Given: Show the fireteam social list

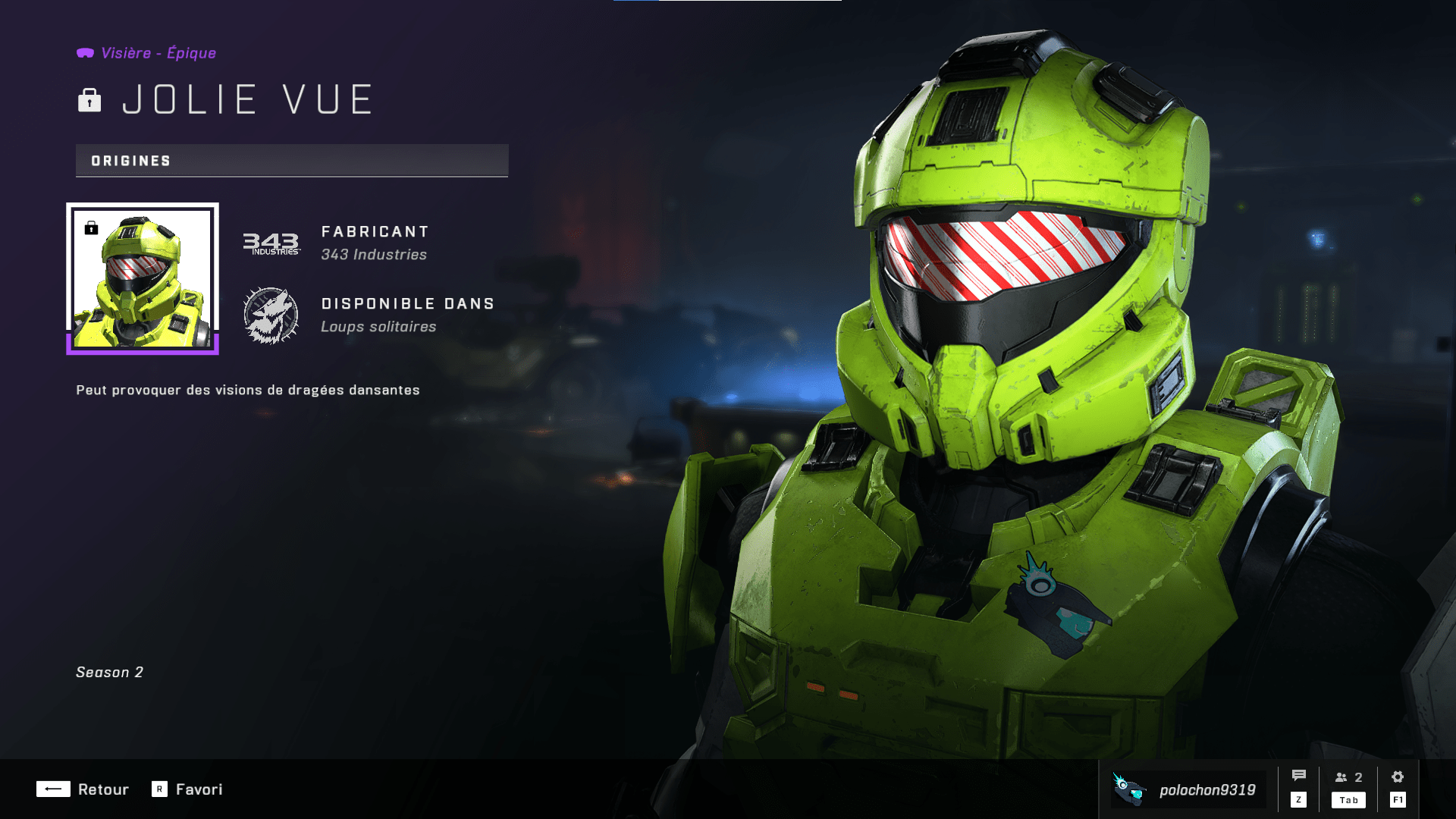Looking at the screenshot, I should point(1348,778).
